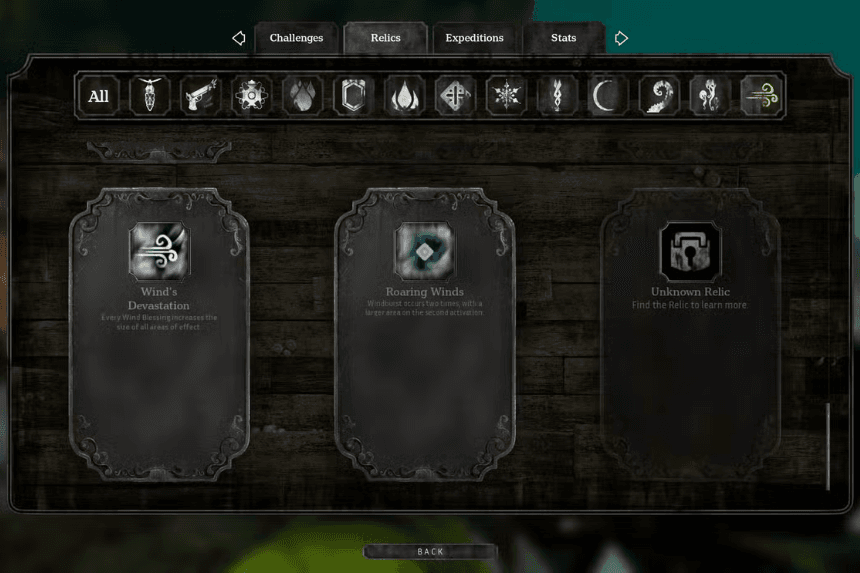This screenshot has width=860, height=573.
Task: Show the Stats tab
Action: (x=563, y=38)
